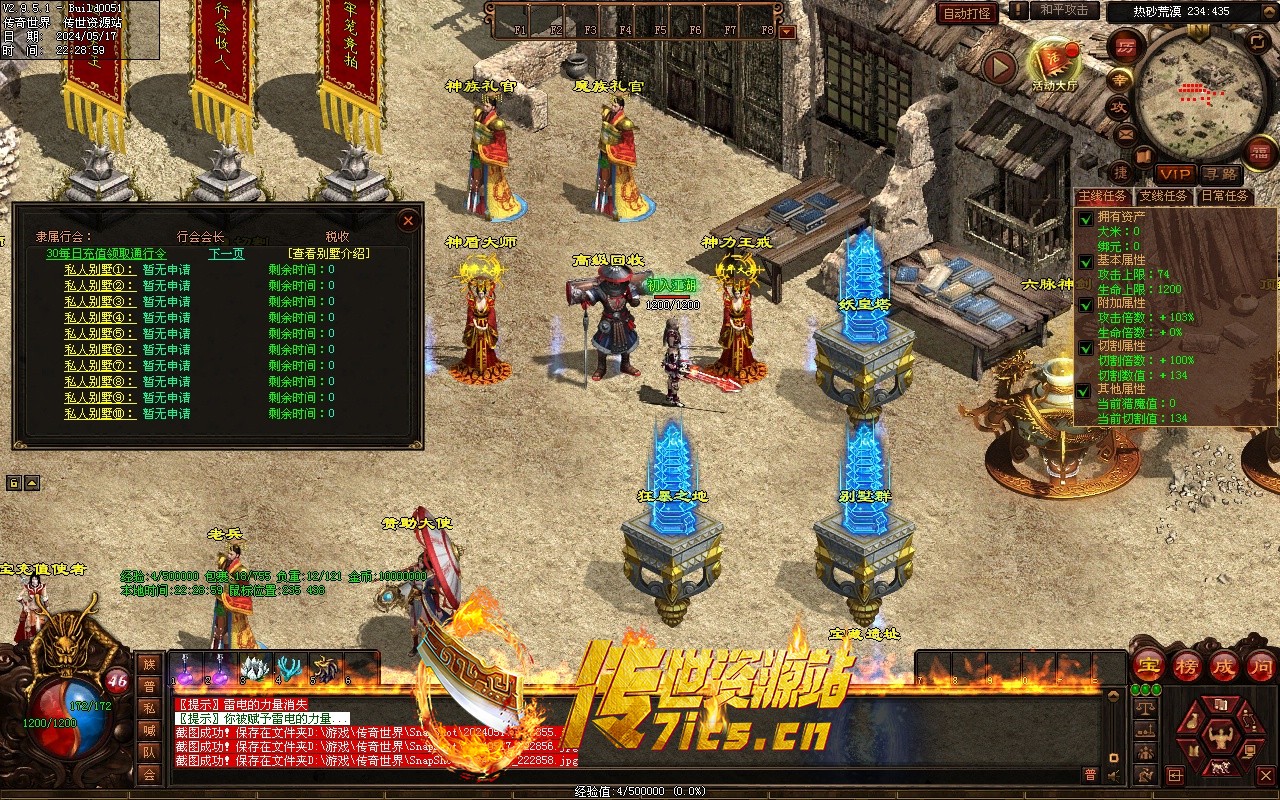1280x800 pixels.
Task: Activate pathfinding (寻路) button
Action: [x=1219, y=174]
